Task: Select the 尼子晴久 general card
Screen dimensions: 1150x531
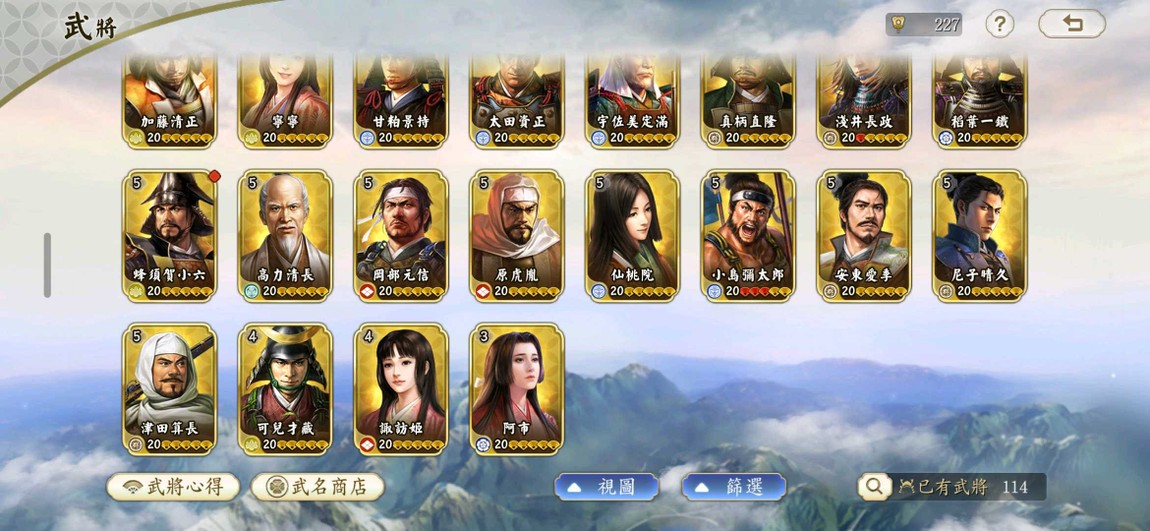Action: (981, 235)
